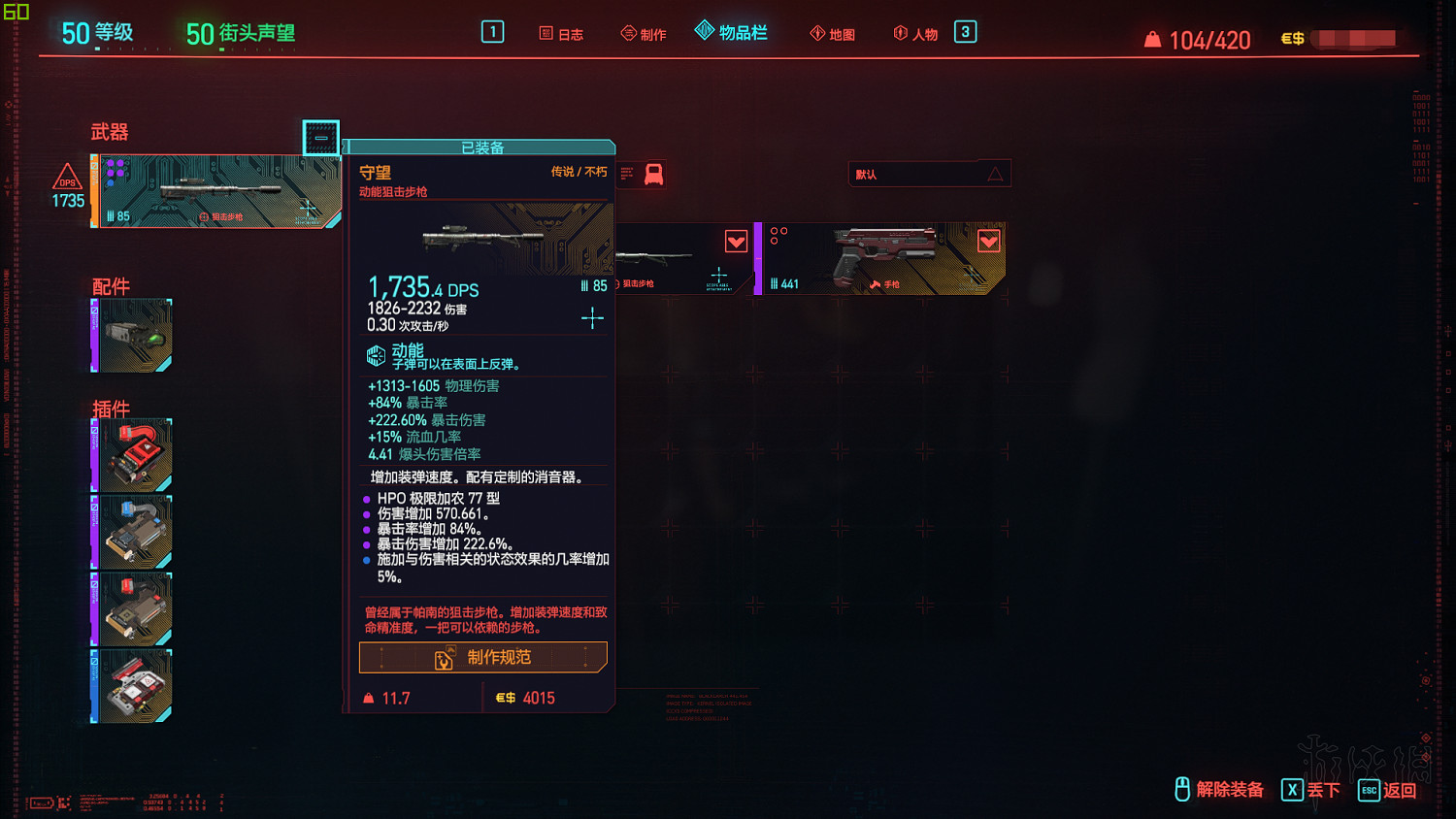Open the 地图 map icon

[817, 33]
